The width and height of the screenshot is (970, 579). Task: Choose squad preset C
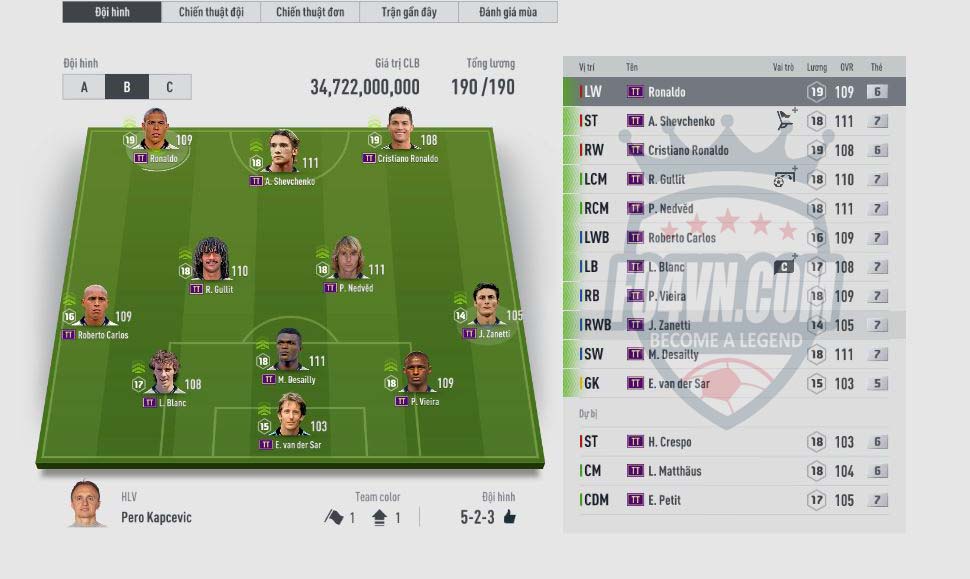169,87
